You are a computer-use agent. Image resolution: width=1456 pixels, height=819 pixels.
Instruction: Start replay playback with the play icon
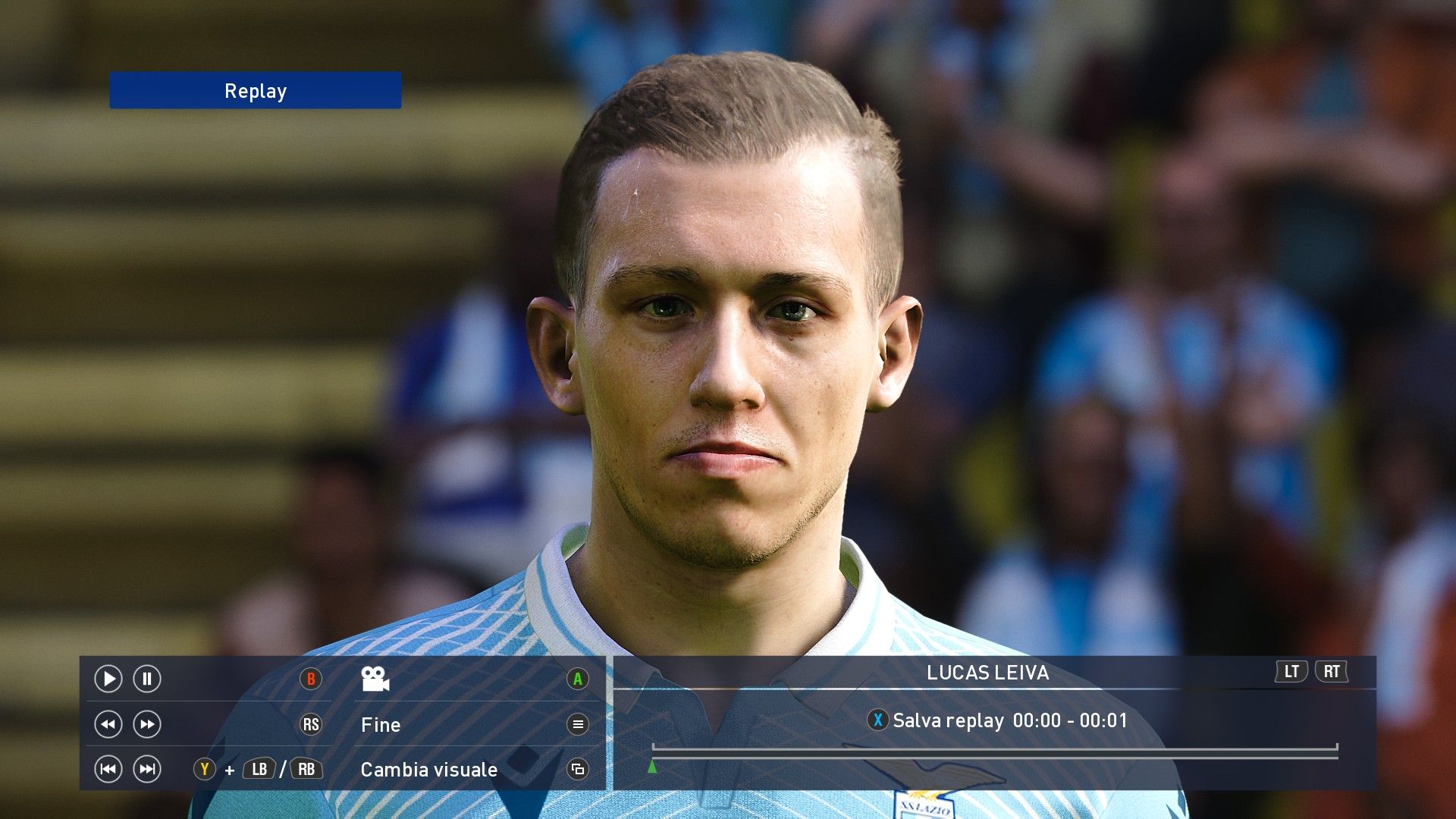click(108, 679)
